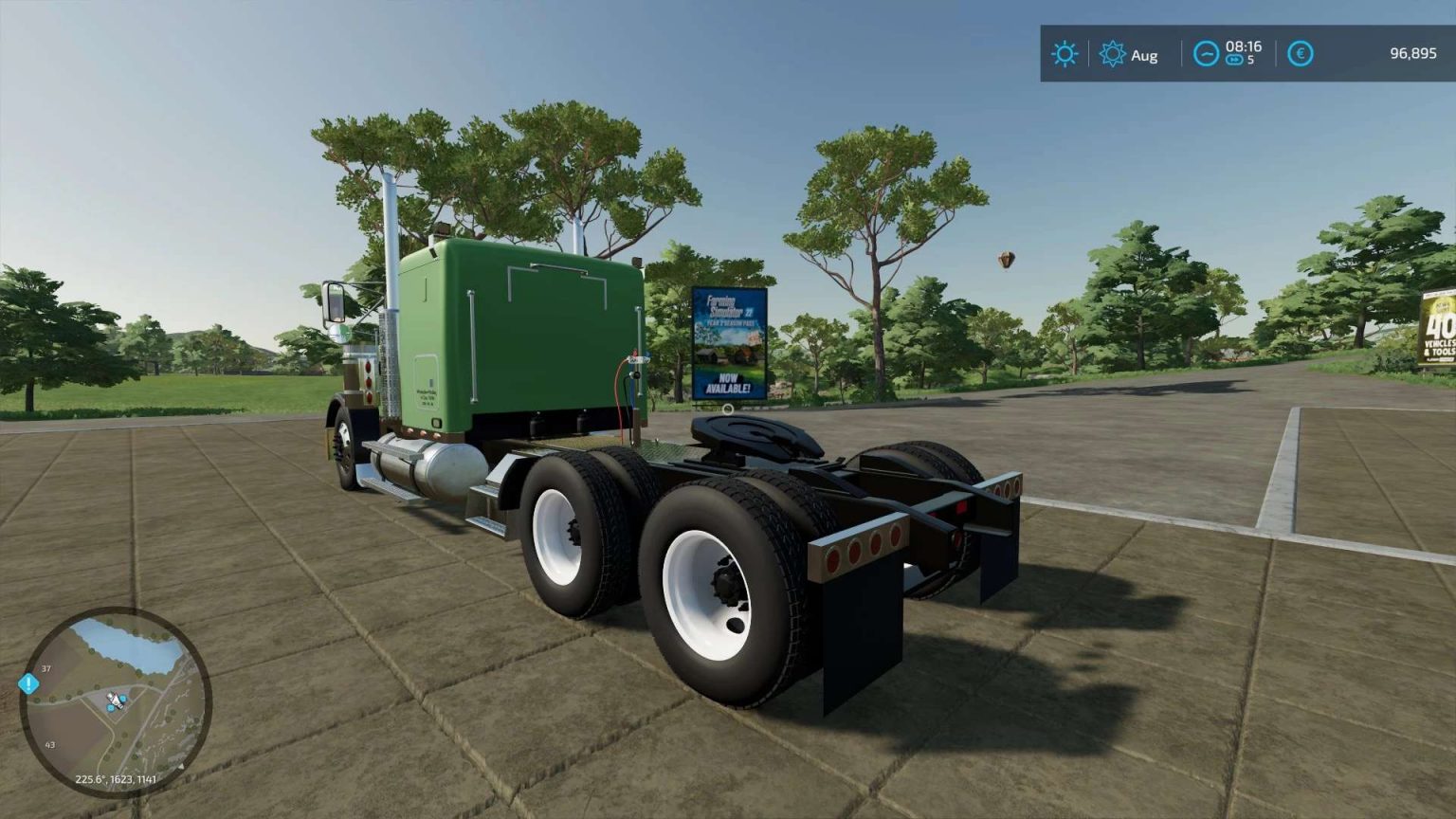Click a blue helper dot beside the truck marker

[x=123, y=698]
